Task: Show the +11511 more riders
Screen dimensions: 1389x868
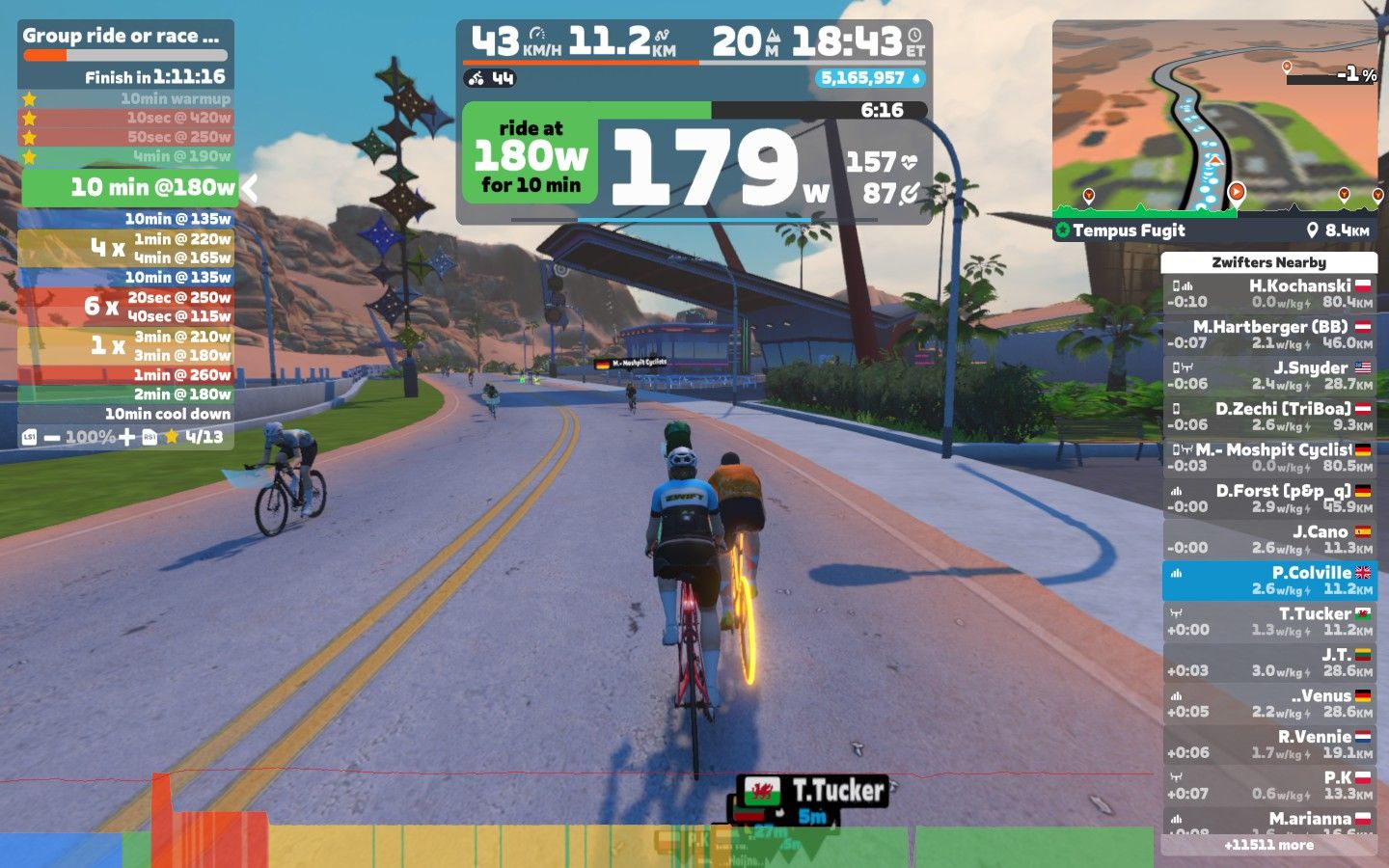Action: tap(1268, 845)
